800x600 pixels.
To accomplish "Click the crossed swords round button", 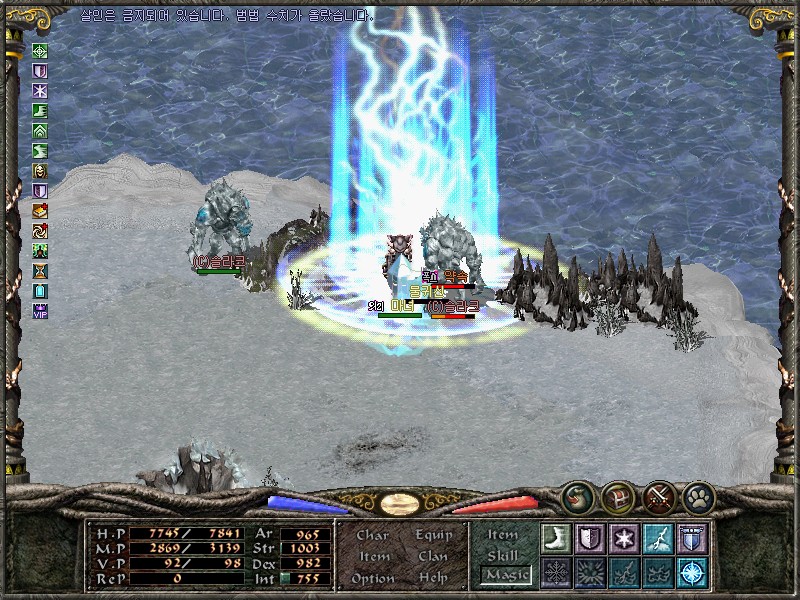I will (x=659, y=496).
